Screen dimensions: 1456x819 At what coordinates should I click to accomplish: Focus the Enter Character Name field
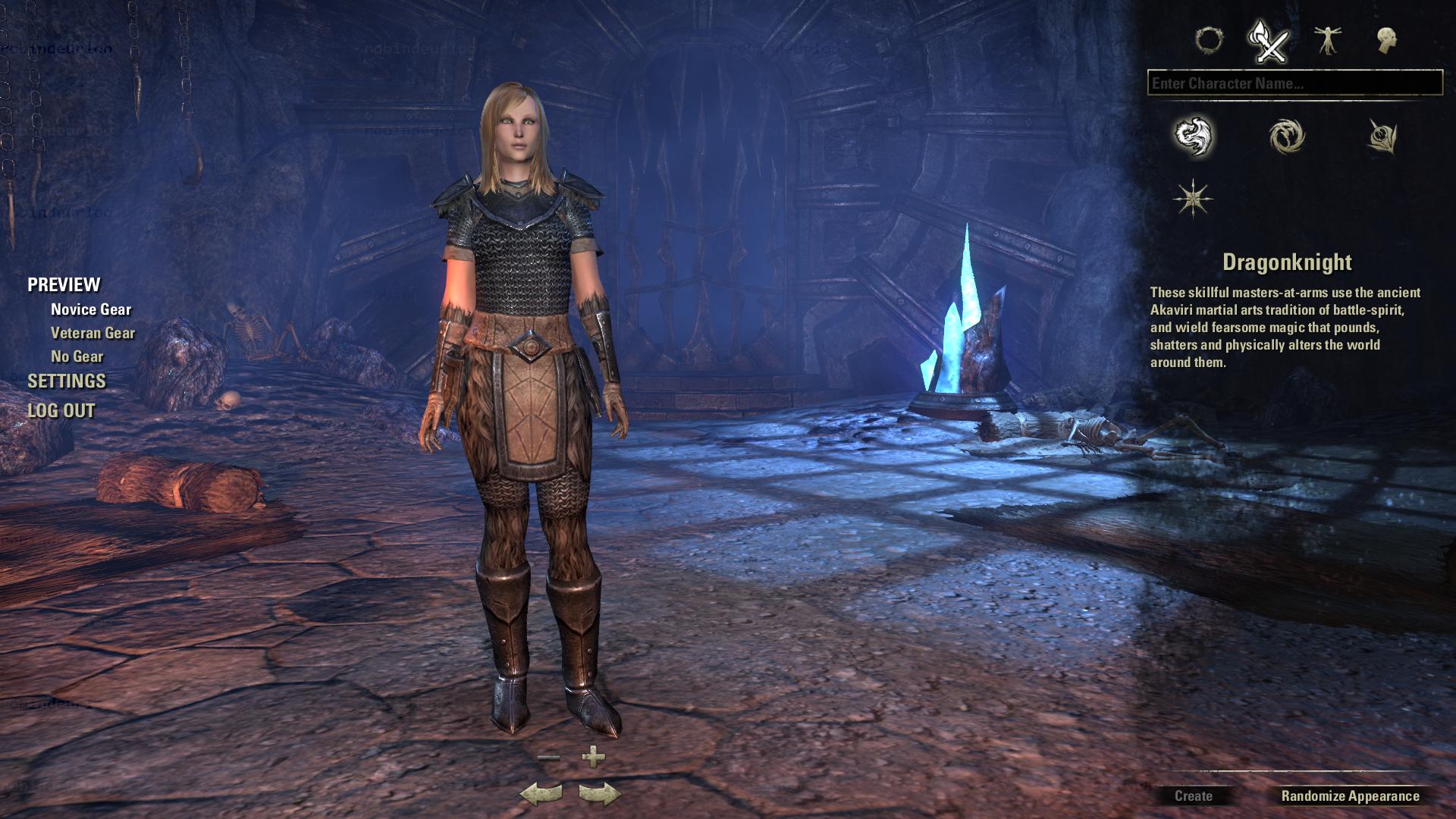pyautogui.click(x=1294, y=83)
